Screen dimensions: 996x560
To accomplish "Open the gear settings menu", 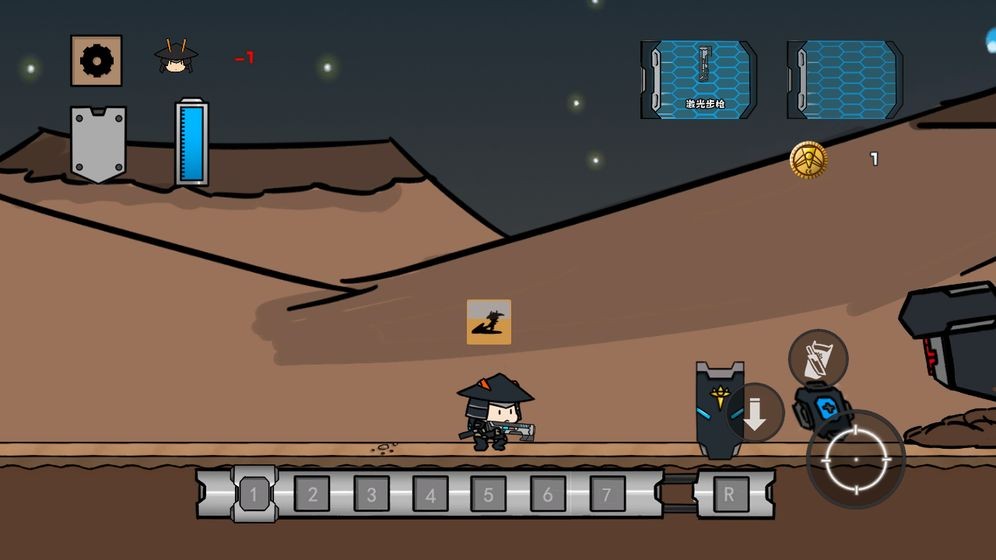I will [97, 61].
